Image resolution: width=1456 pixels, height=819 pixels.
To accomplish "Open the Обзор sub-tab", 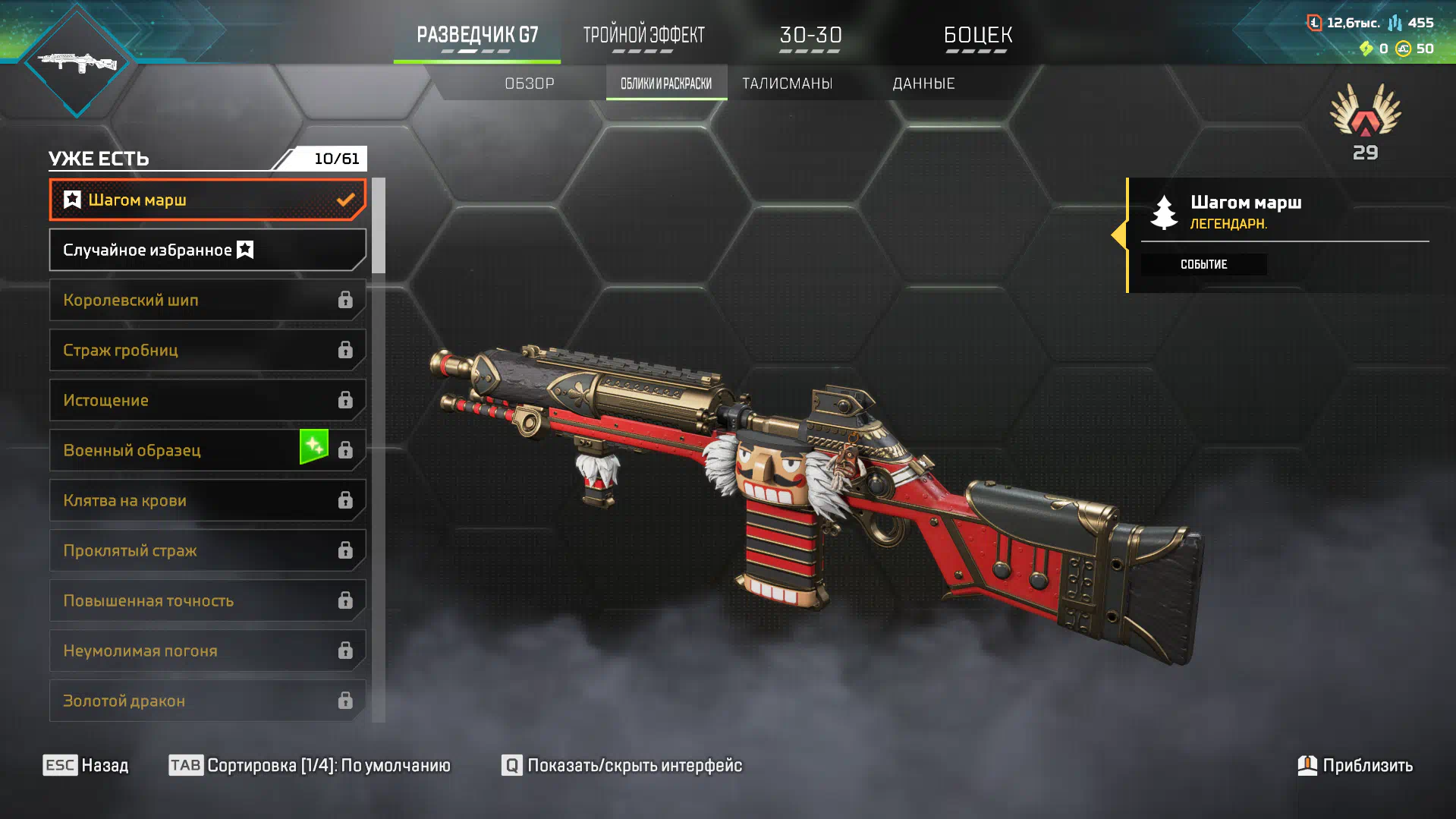I will [530, 83].
